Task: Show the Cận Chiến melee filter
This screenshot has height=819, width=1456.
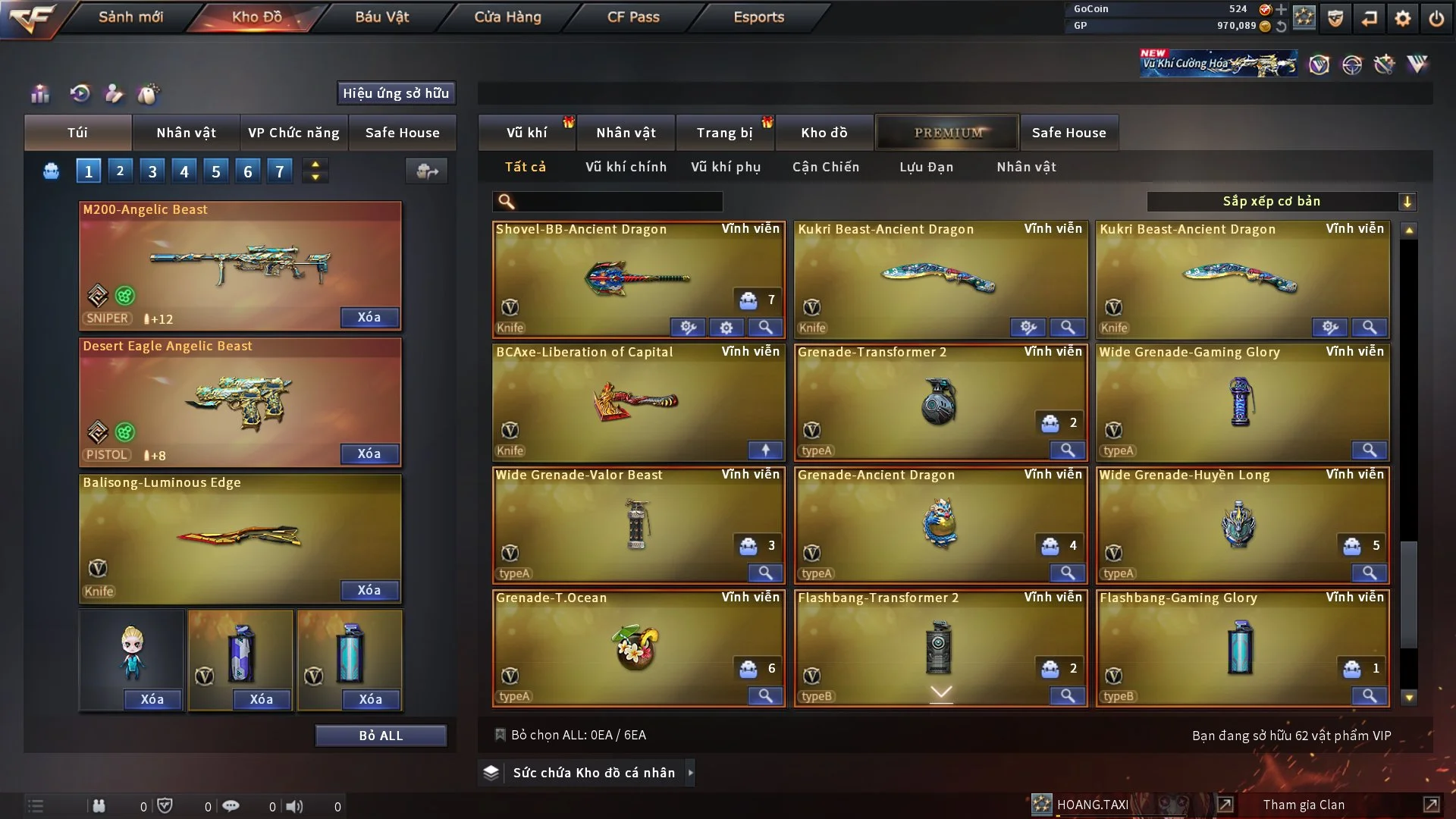Action: 826,167
